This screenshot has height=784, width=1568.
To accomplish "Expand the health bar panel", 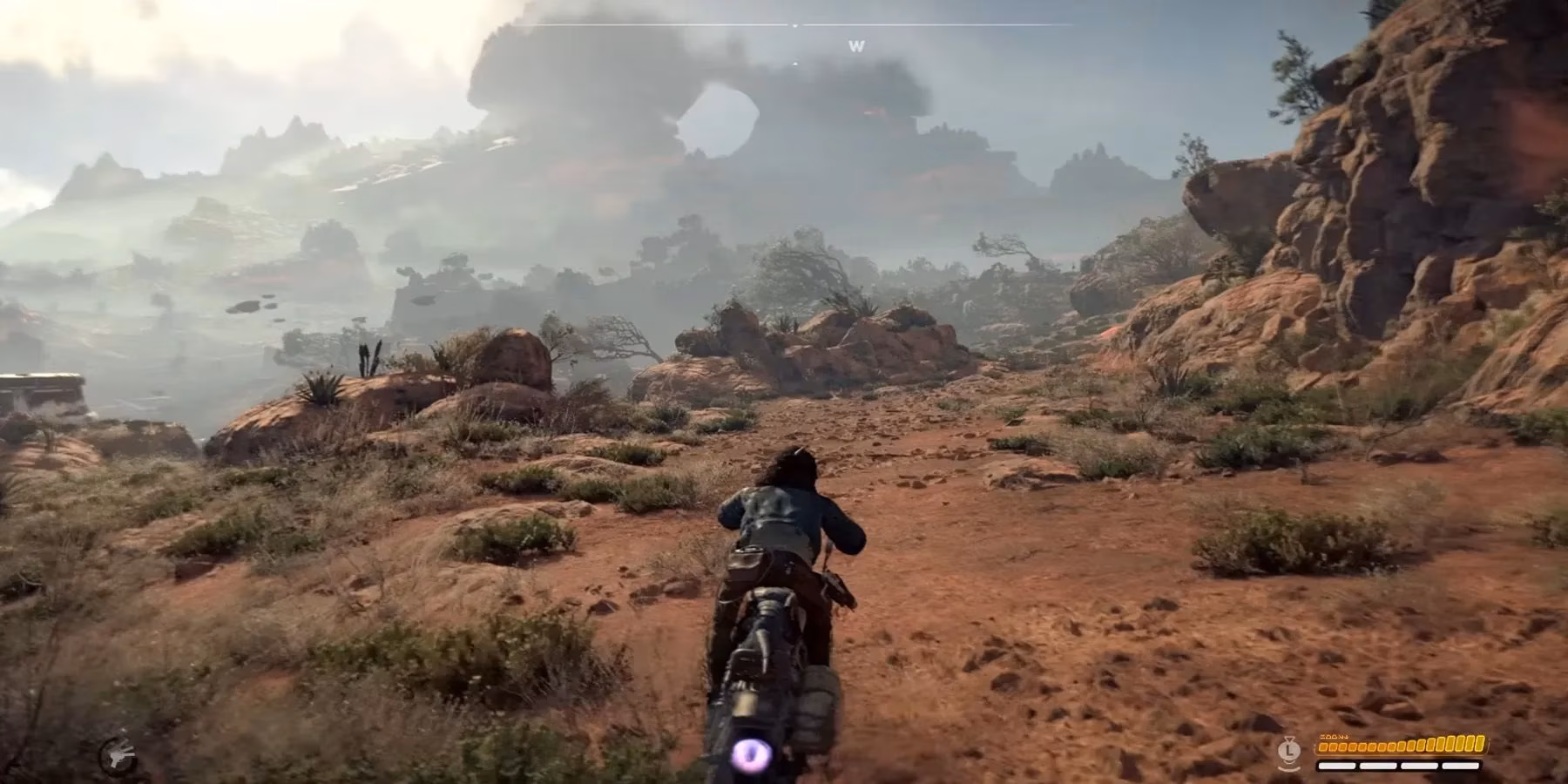I will [x=1398, y=766].
